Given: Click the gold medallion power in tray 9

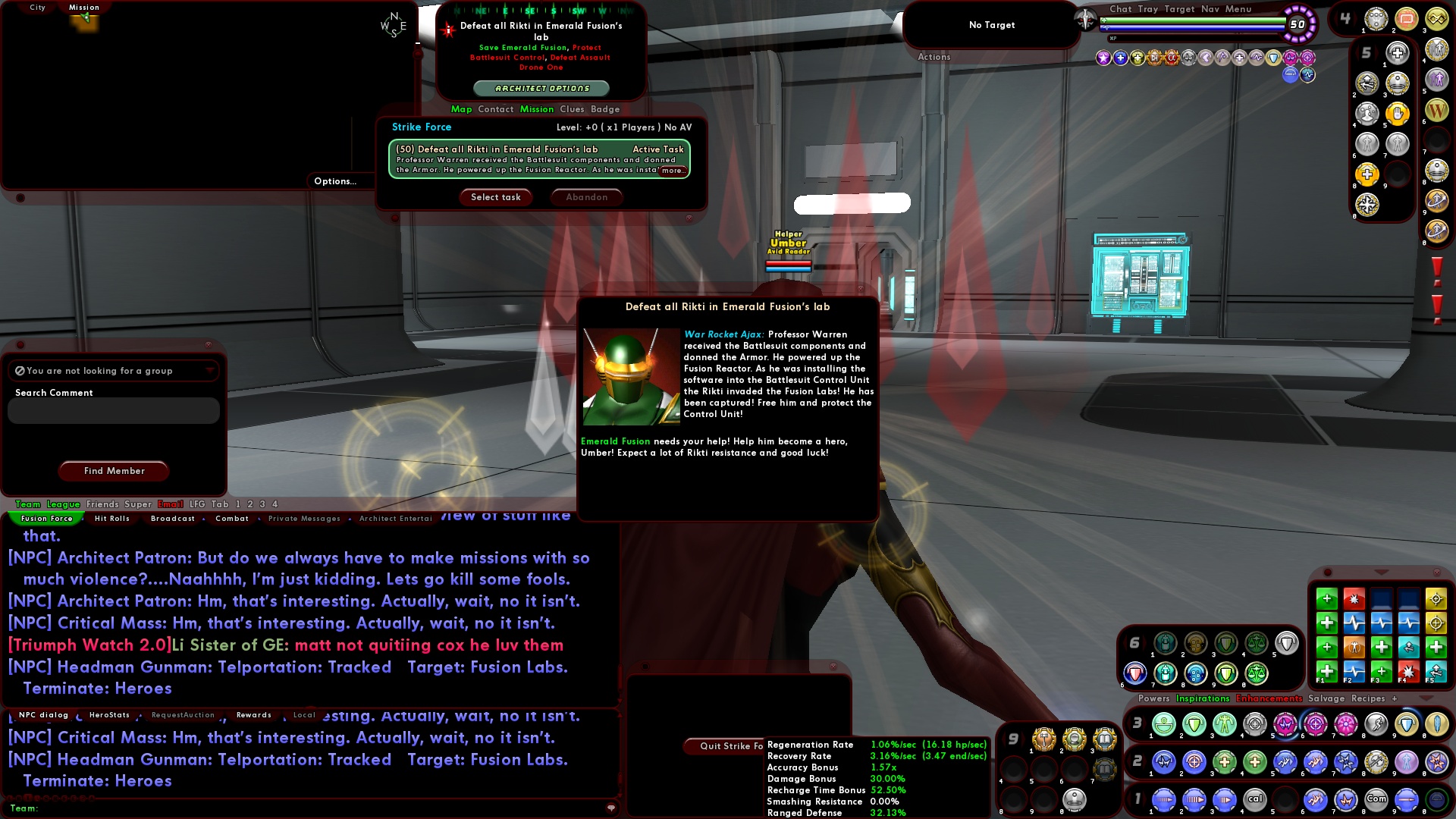Looking at the screenshot, I should [1044, 739].
